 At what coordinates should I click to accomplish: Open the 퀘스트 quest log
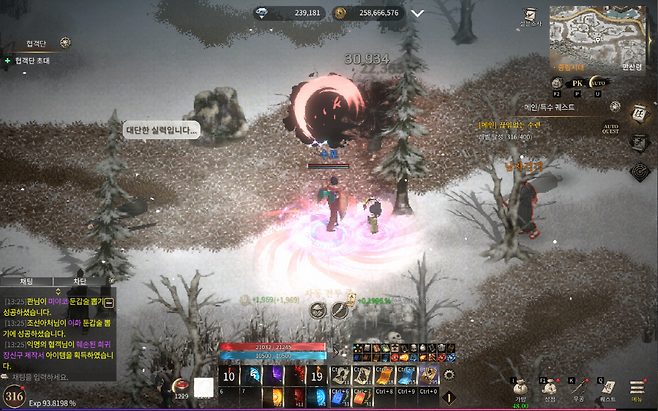pos(607,389)
